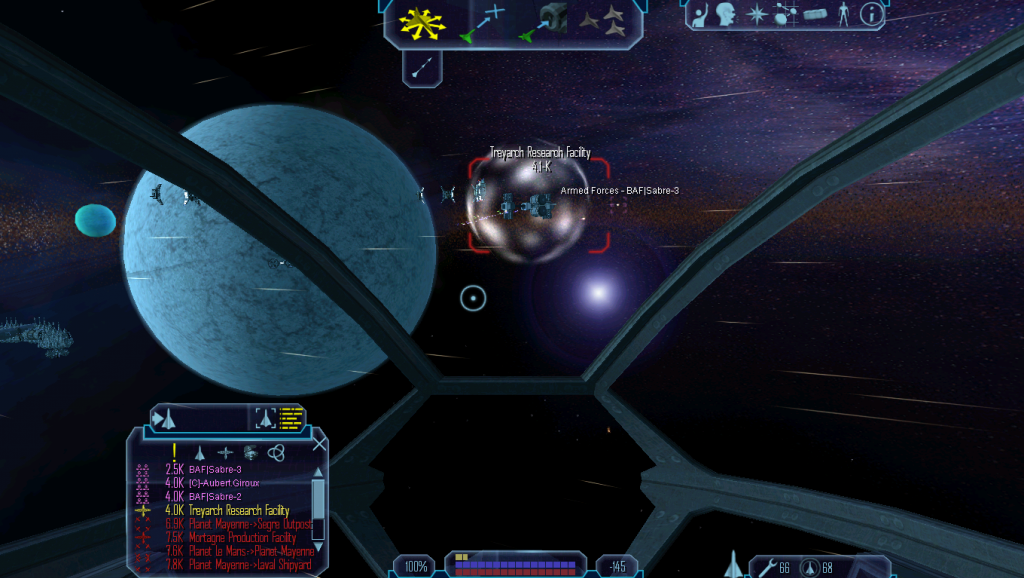Open the chat (raised hand) icon
The width and height of the screenshot is (1024, 578).
701,14
